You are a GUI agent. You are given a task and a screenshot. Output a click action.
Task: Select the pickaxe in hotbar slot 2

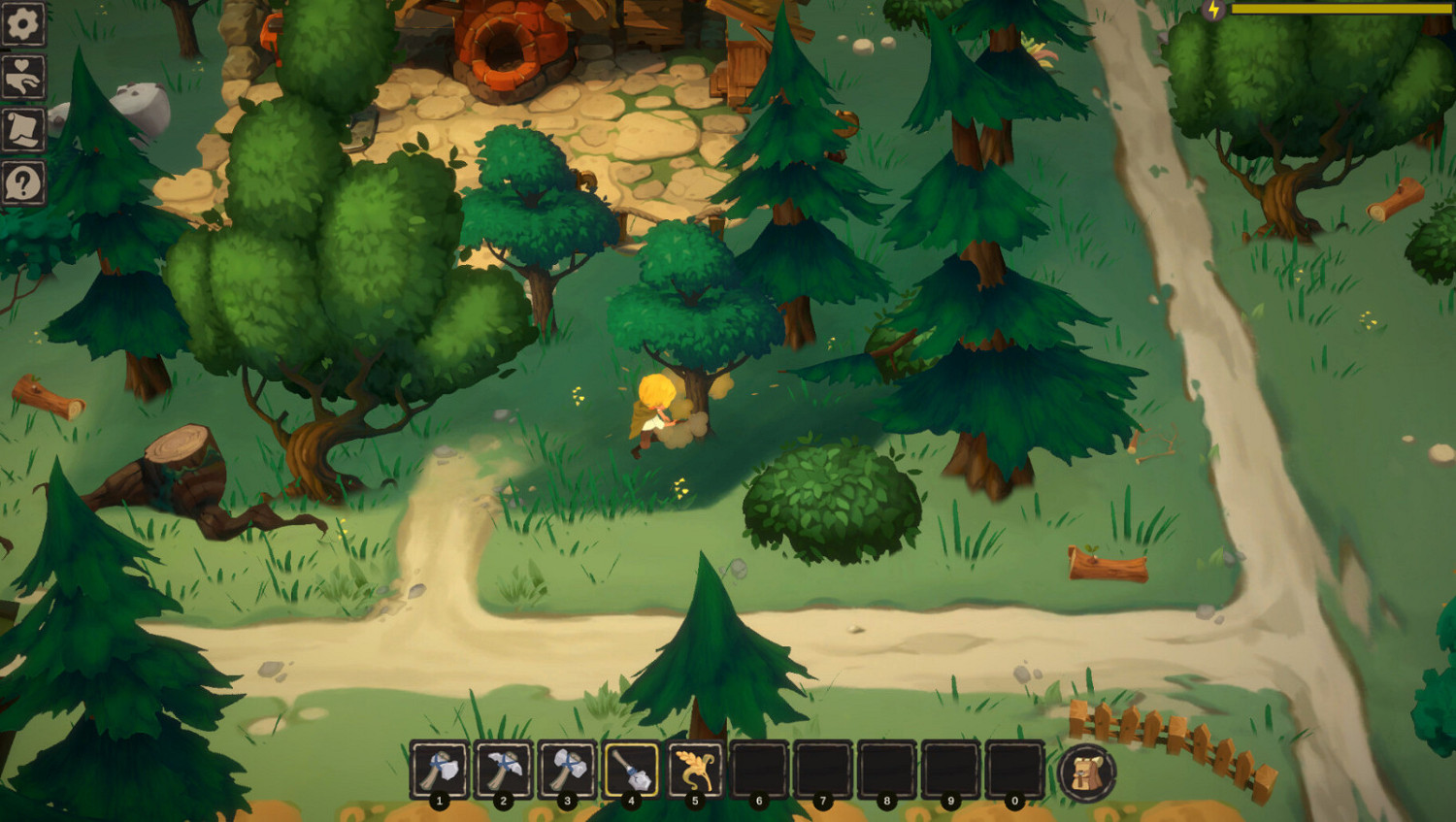click(505, 770)
